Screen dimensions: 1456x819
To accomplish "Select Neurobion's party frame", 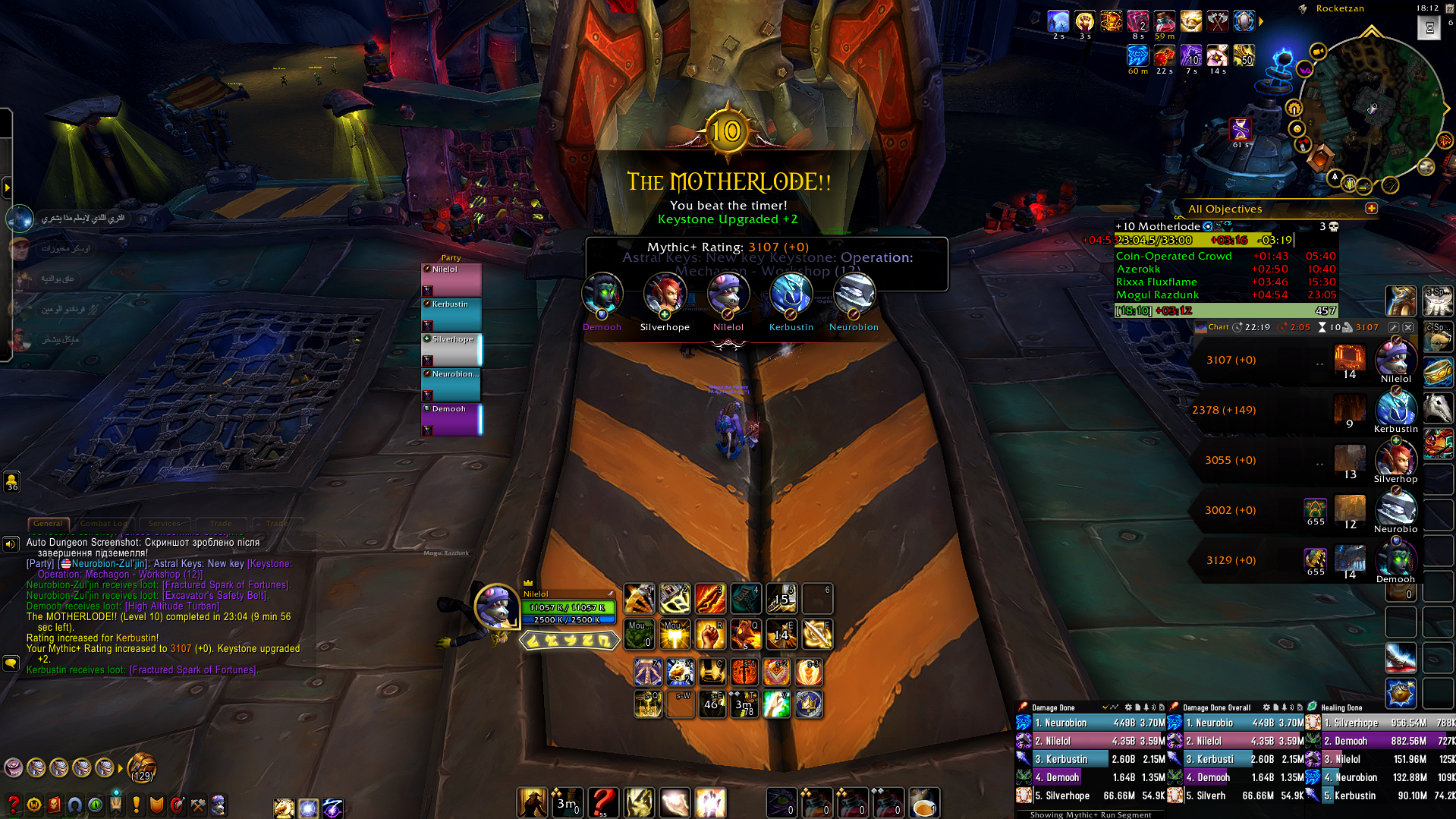I will [x=451, y=384].
